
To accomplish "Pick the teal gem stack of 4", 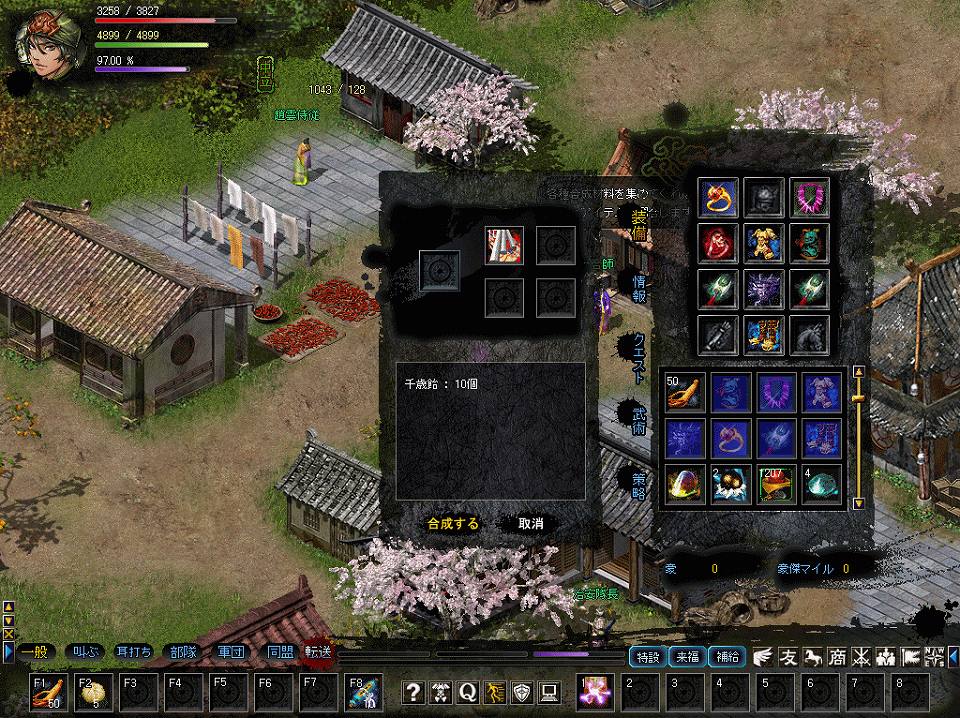I will 821,484.
